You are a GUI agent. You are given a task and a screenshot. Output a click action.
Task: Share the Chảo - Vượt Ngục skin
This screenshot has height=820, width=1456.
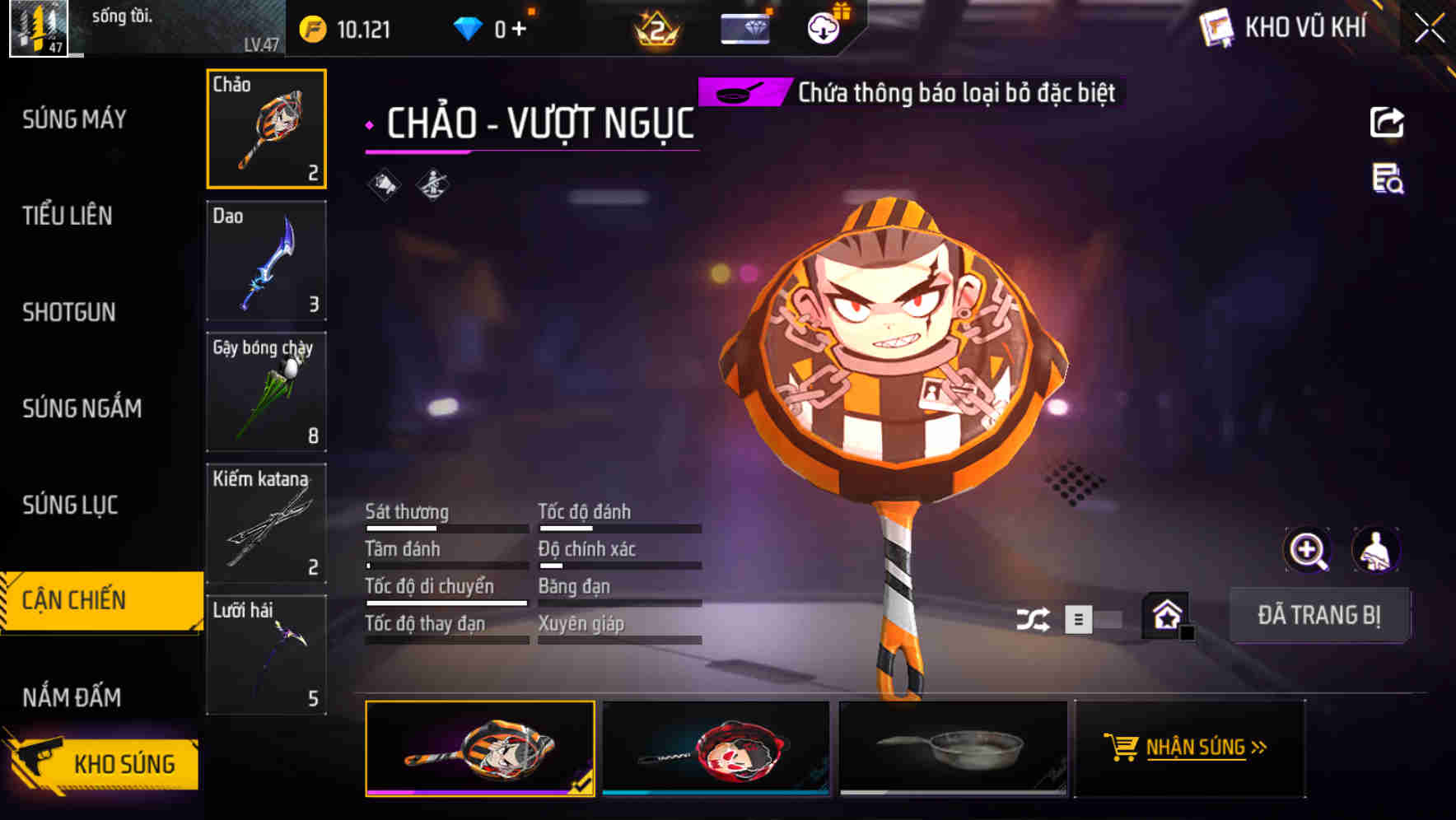1388,122
